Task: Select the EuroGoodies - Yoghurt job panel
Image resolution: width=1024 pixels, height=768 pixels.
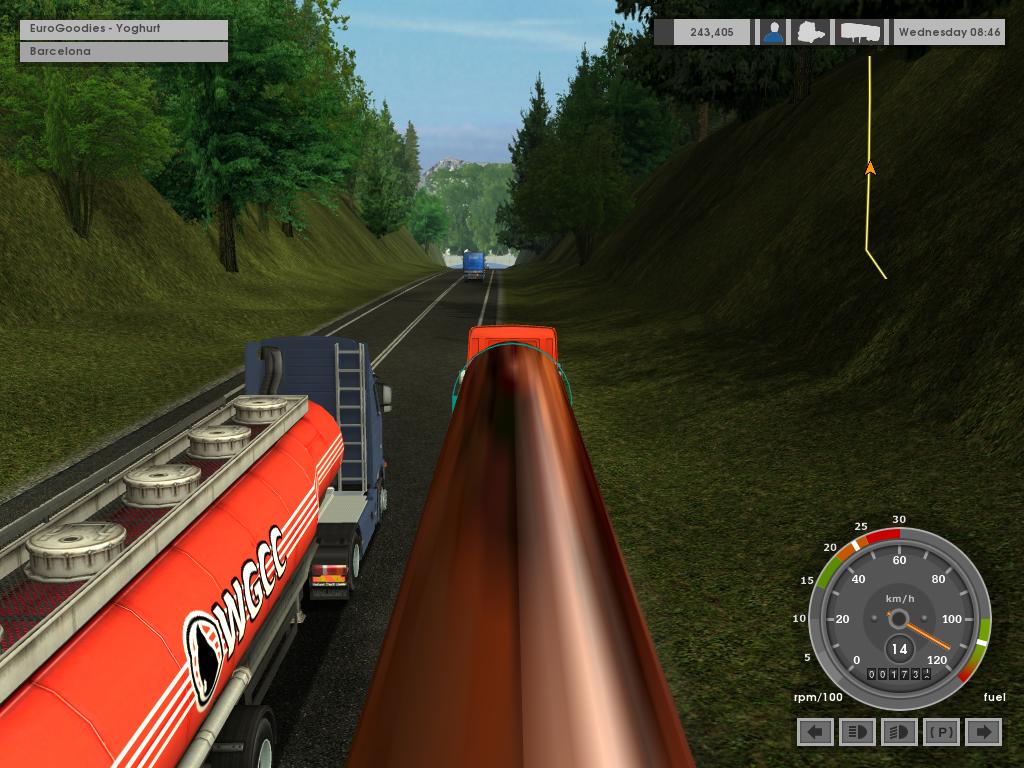Action: click(x=124, y=29)
